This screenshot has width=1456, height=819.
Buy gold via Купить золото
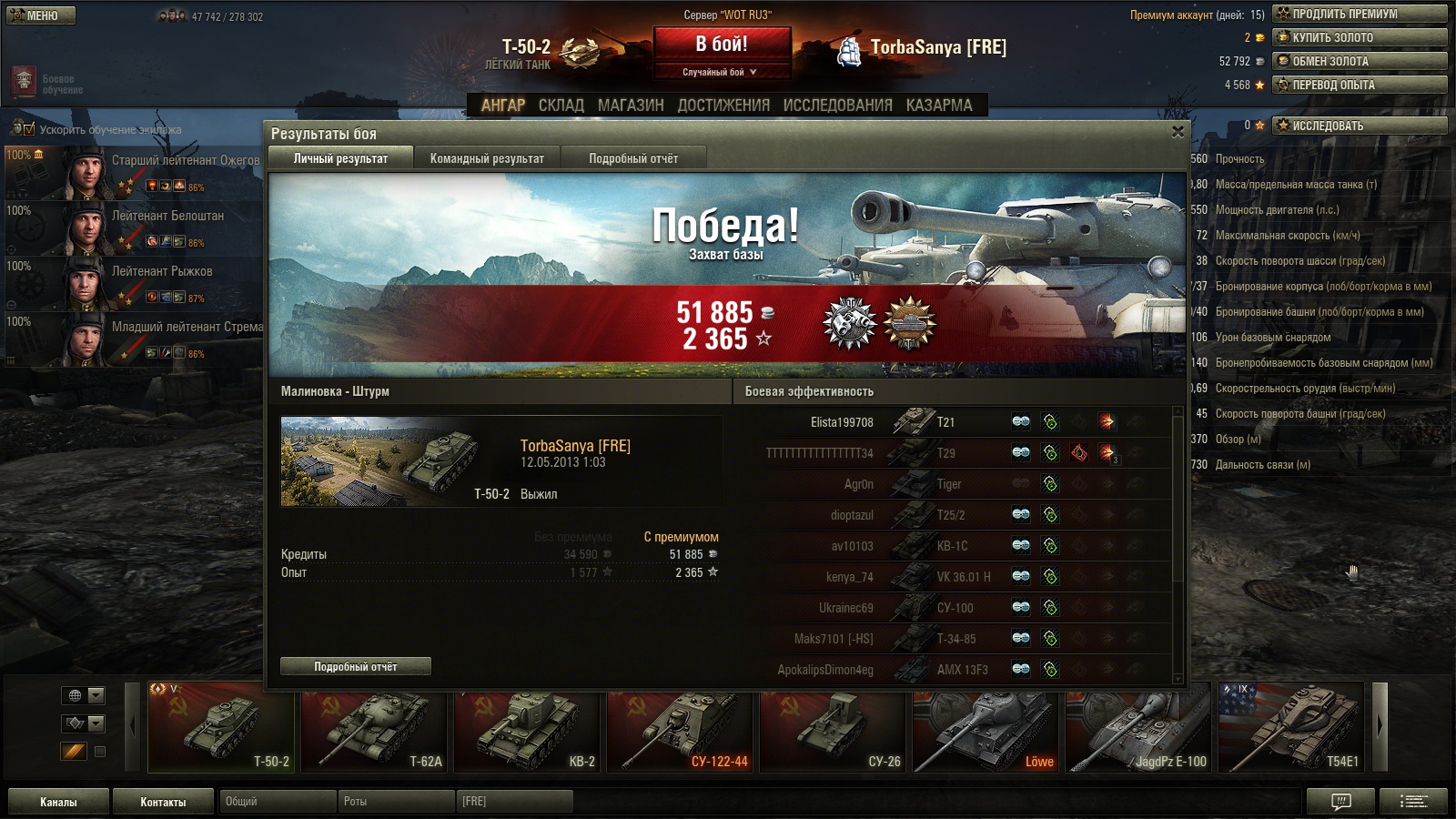point(1360,37)
